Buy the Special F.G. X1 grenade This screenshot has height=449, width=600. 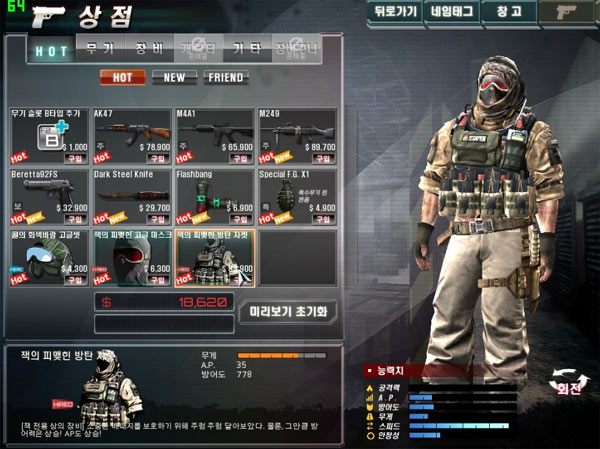click(x=323, y=219)
